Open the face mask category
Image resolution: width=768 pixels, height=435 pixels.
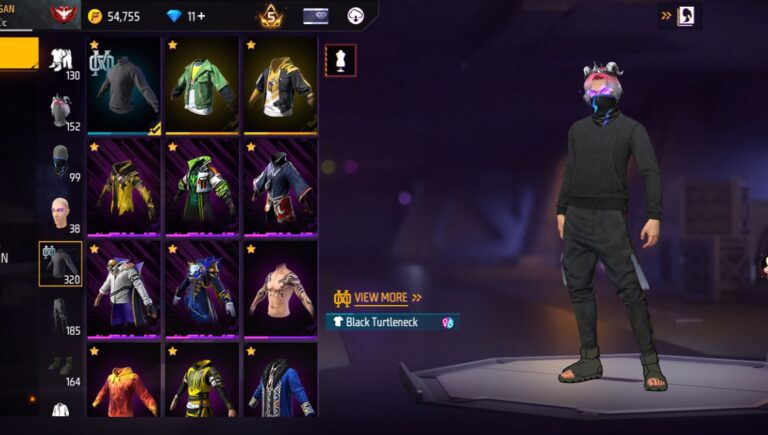pos(61,162)
